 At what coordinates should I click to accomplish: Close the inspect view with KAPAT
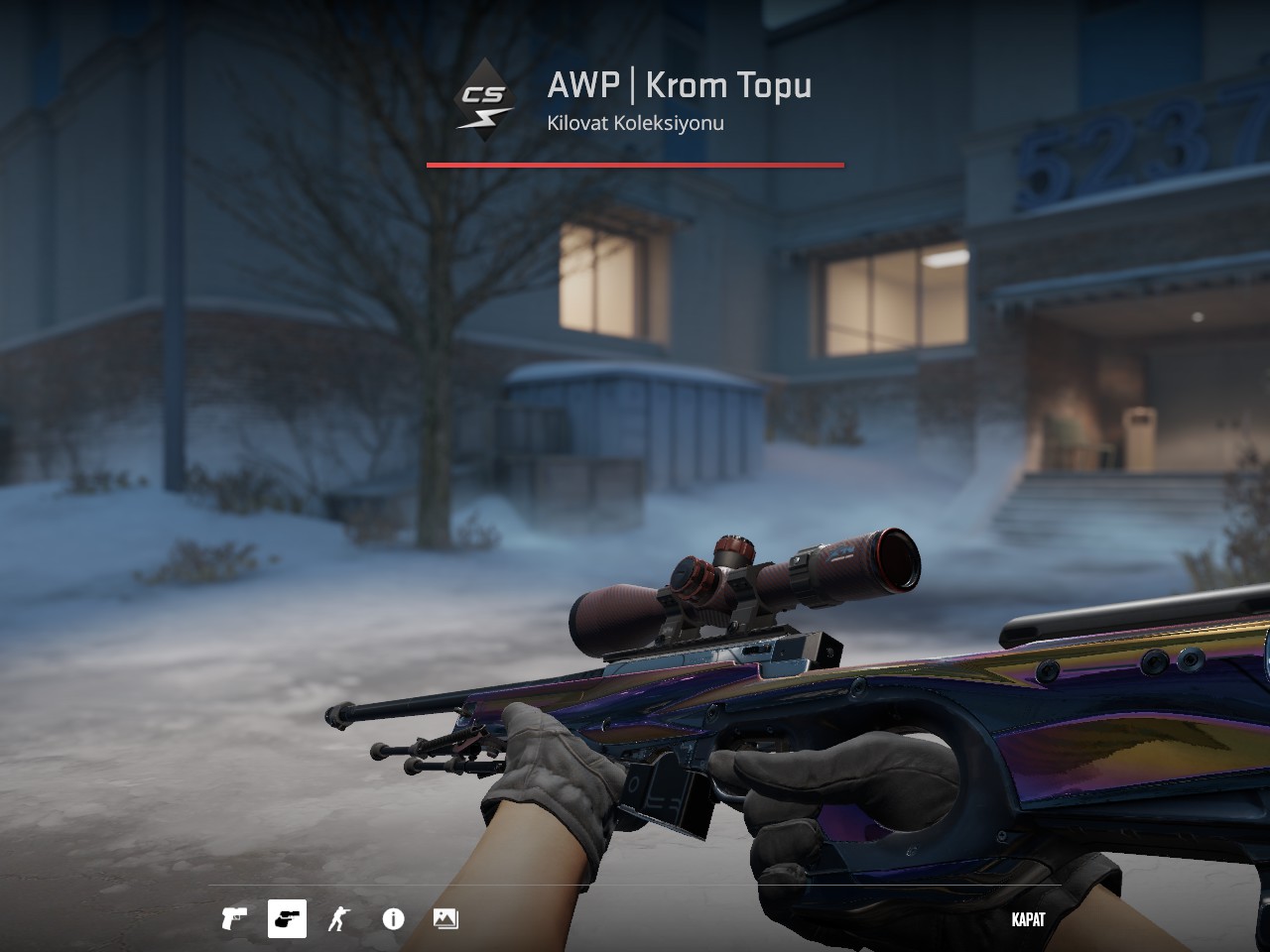(1028, 919)
